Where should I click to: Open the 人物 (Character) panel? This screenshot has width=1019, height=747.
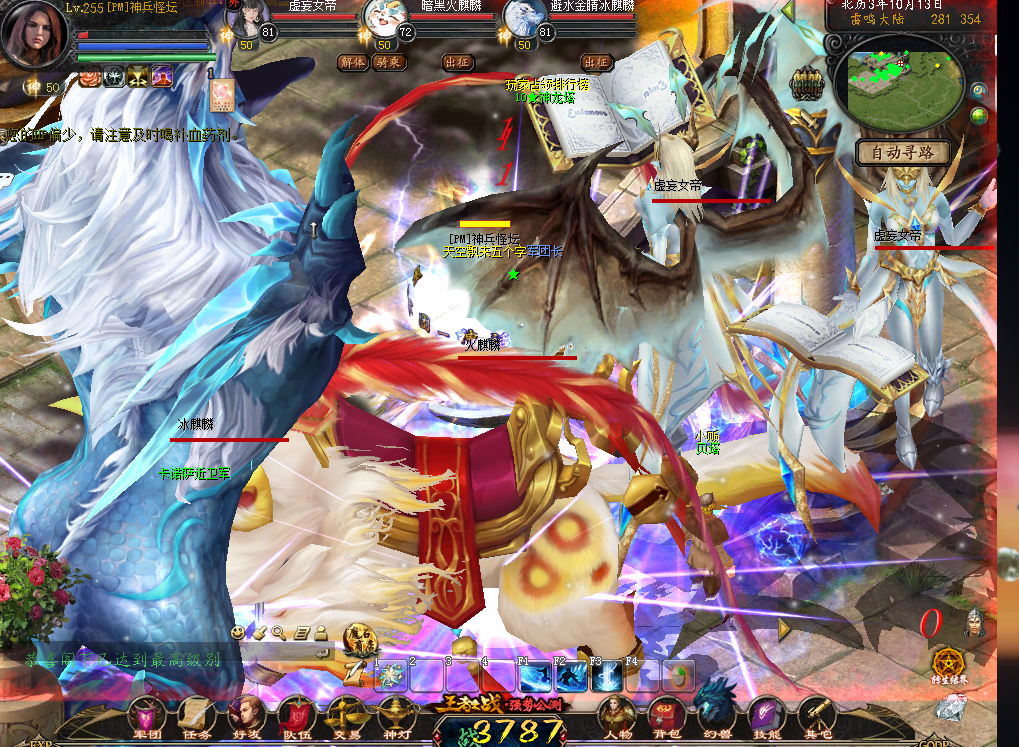click(616, 716)
